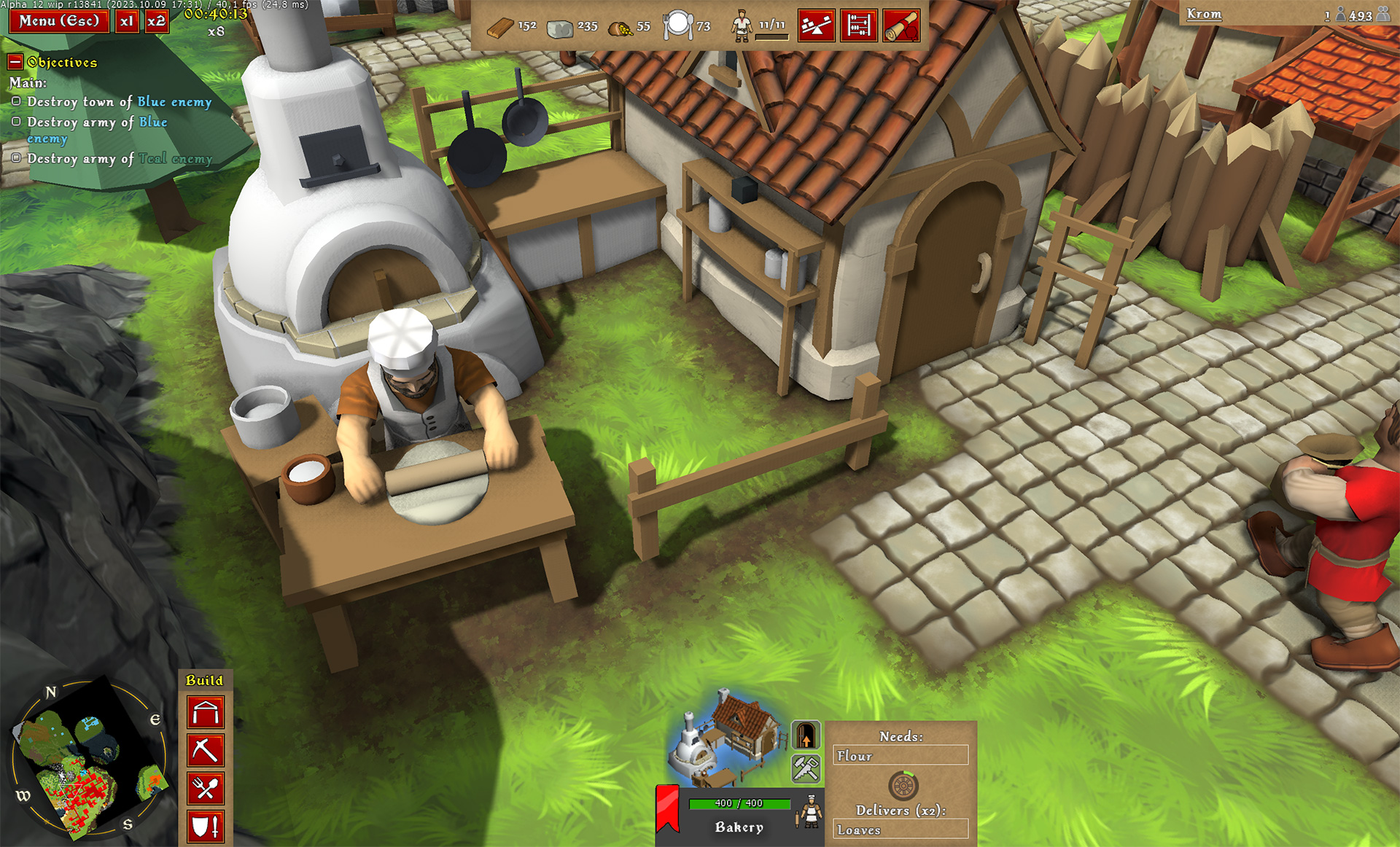Toggle the Flour delivery wagon wheel
The image size is (1400, 847).
[905, 786]
